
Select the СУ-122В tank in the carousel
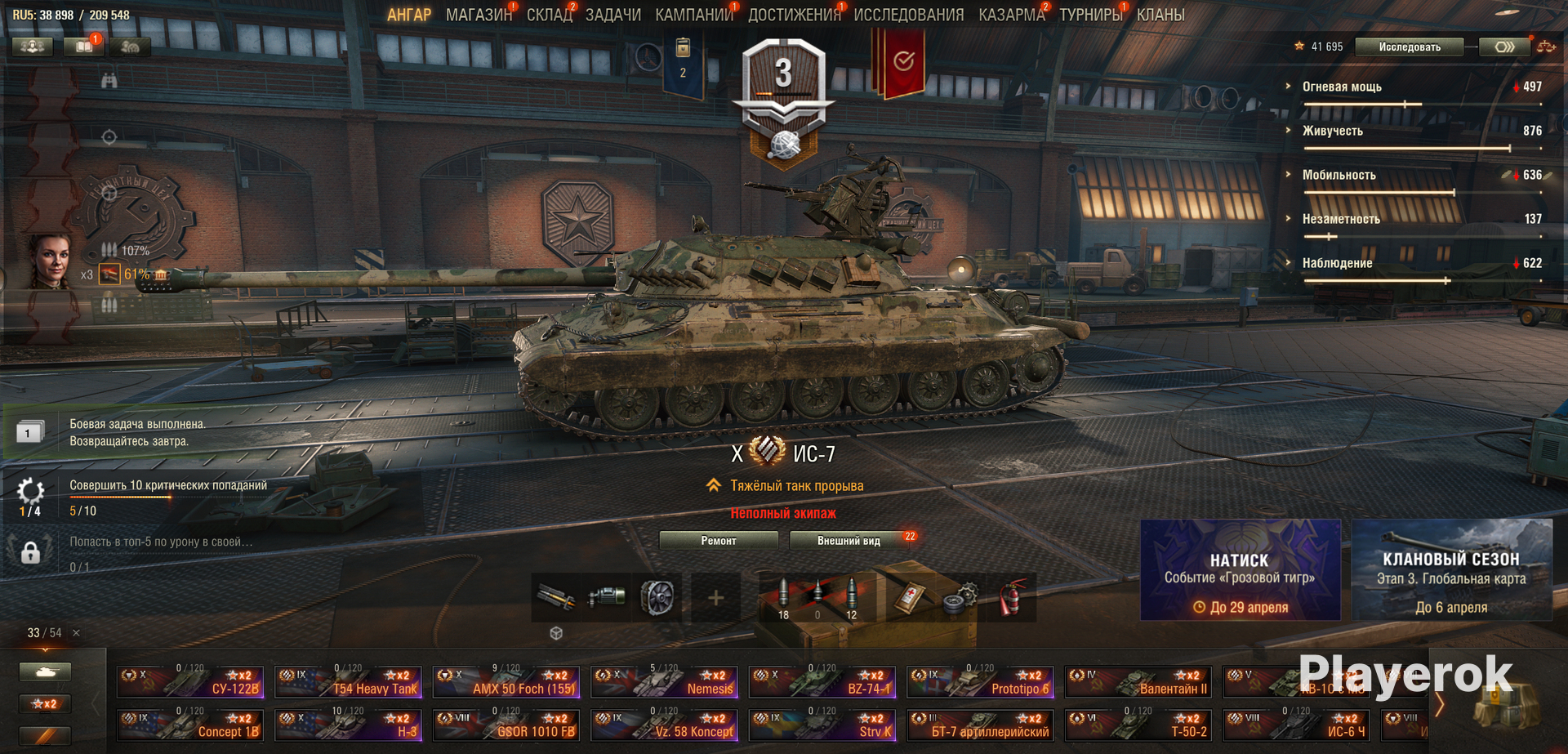tap(190, 682)
